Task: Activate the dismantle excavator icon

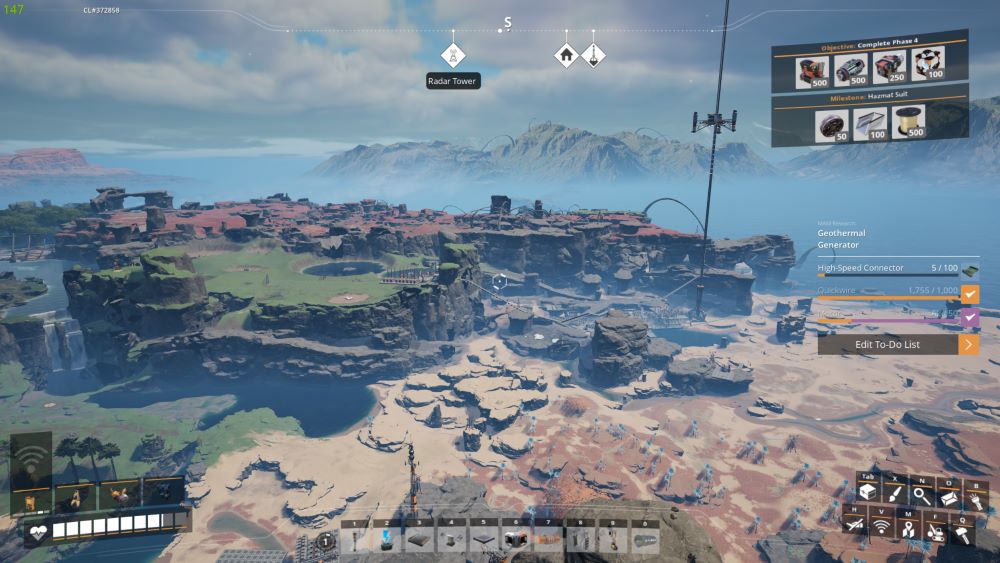Action: pos(933,534)
